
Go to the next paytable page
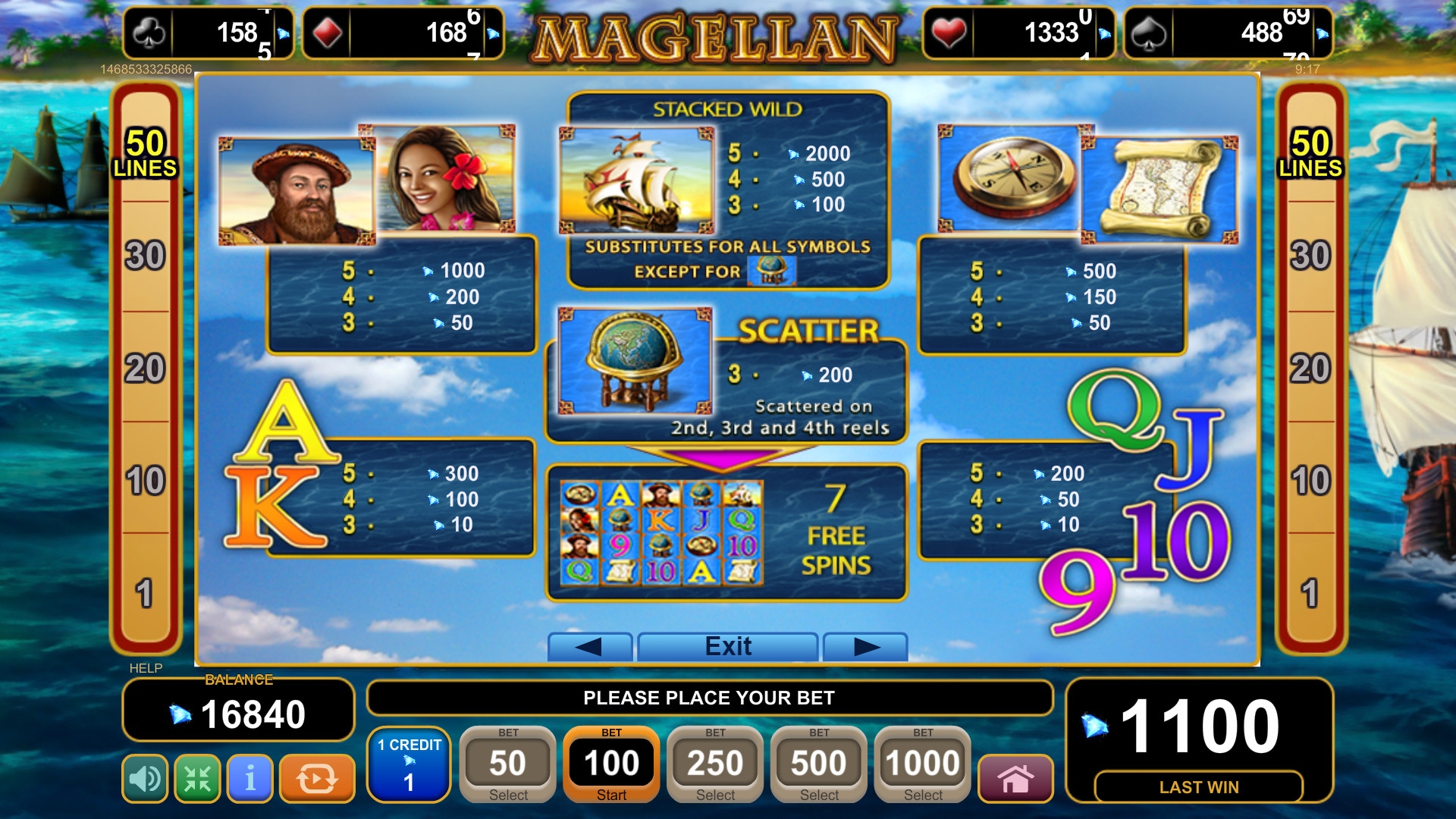tap(865, 646)
